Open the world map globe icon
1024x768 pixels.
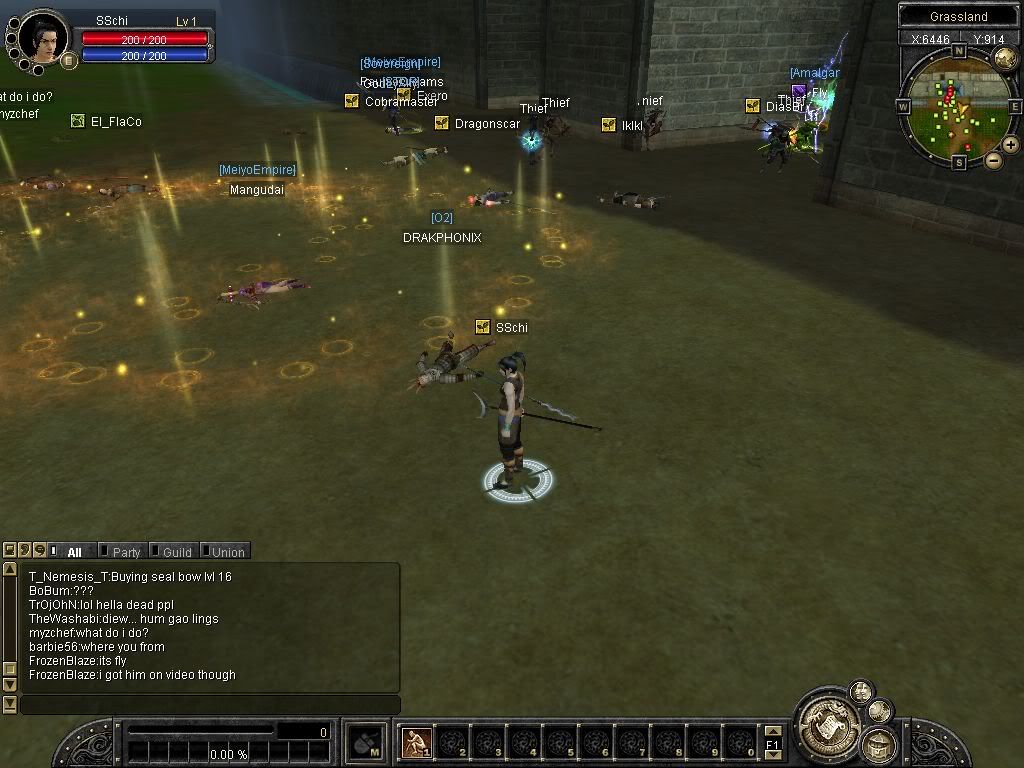click(1005, 58)
